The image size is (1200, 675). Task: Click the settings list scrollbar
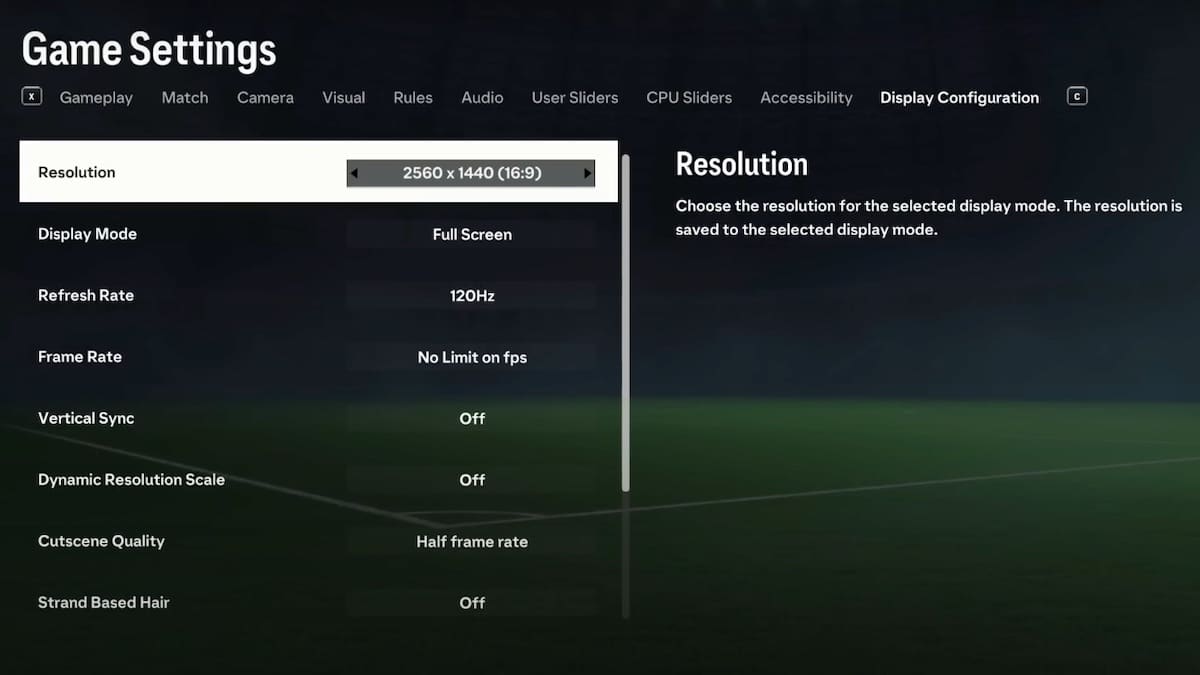click(x=626, y=322)
